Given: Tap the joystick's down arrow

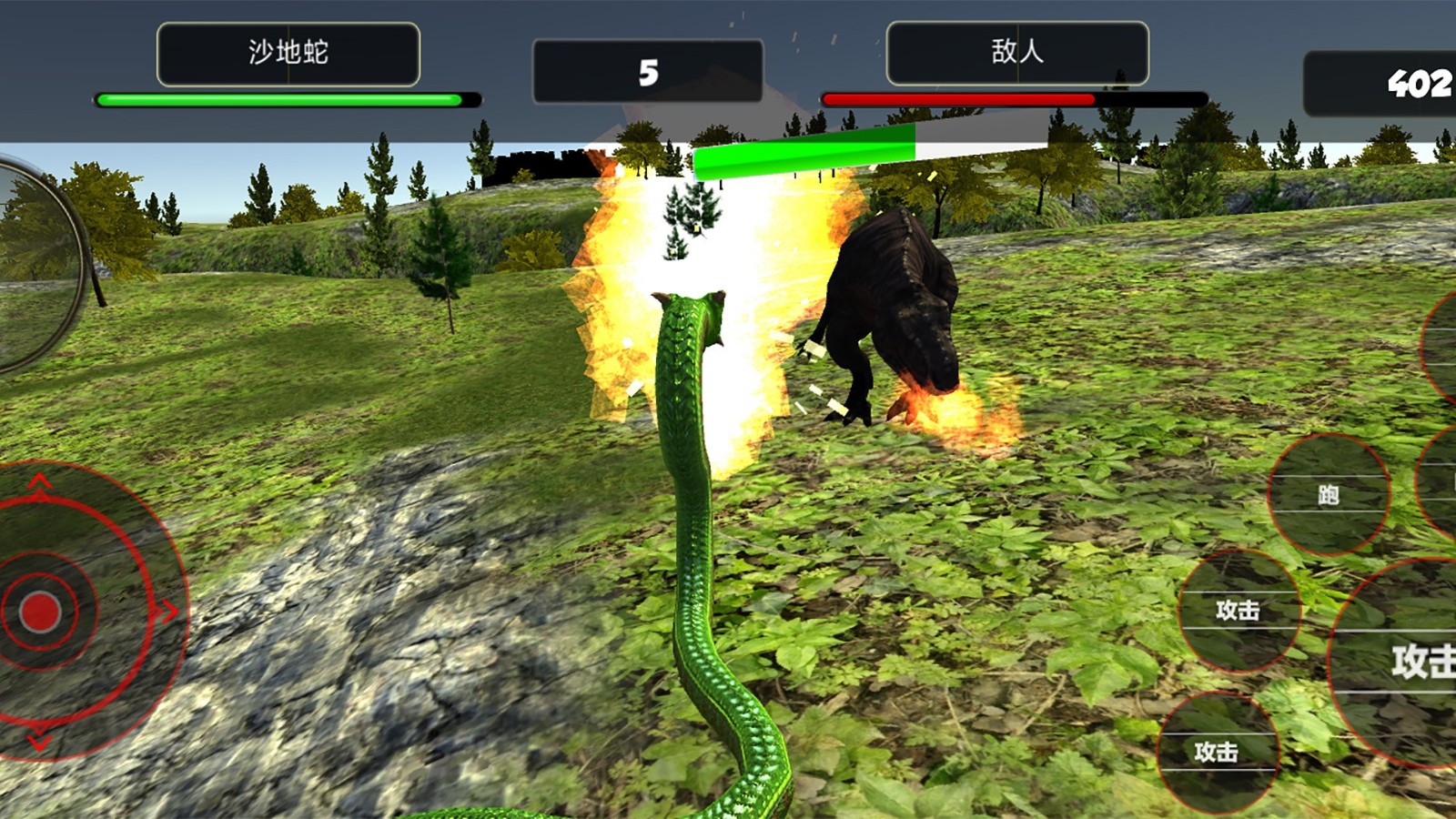Looking at the screenshot, I should 38,742.
